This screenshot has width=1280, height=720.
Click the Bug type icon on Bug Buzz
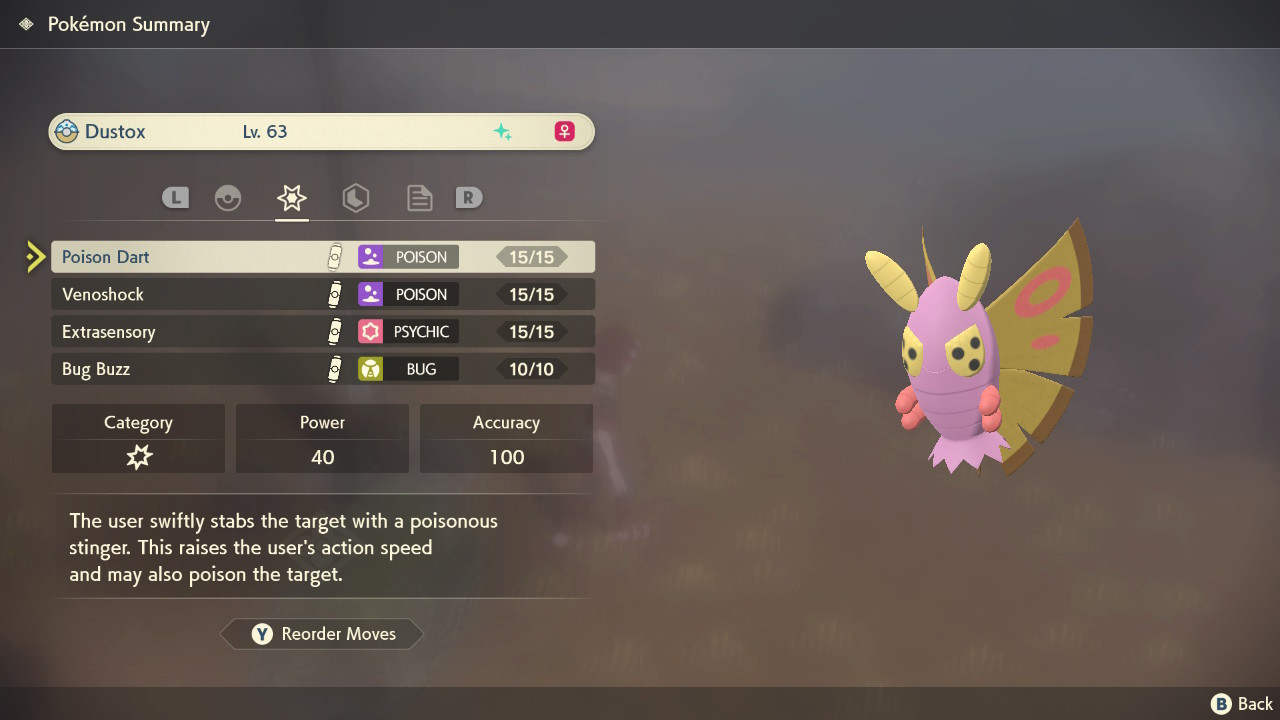tap(371, 368)
